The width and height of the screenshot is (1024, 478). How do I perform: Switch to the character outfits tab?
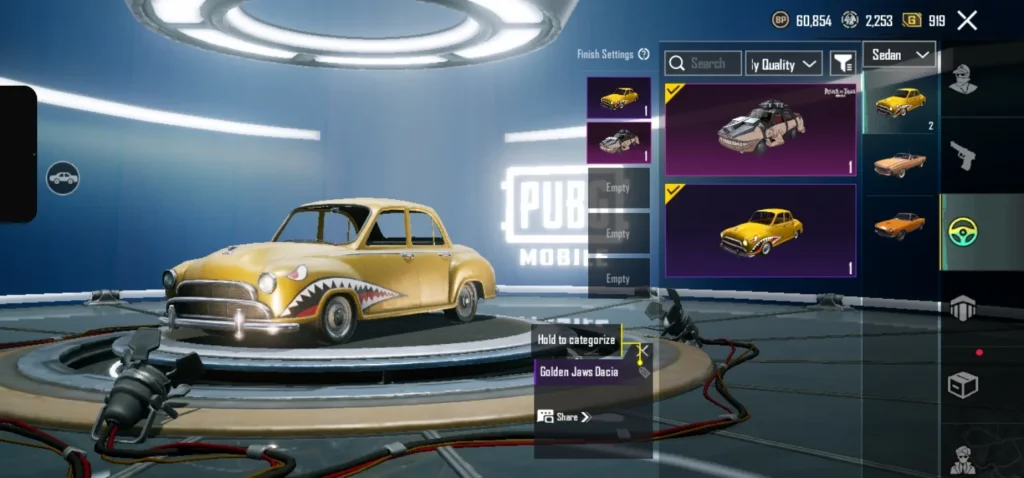(962, 78)
